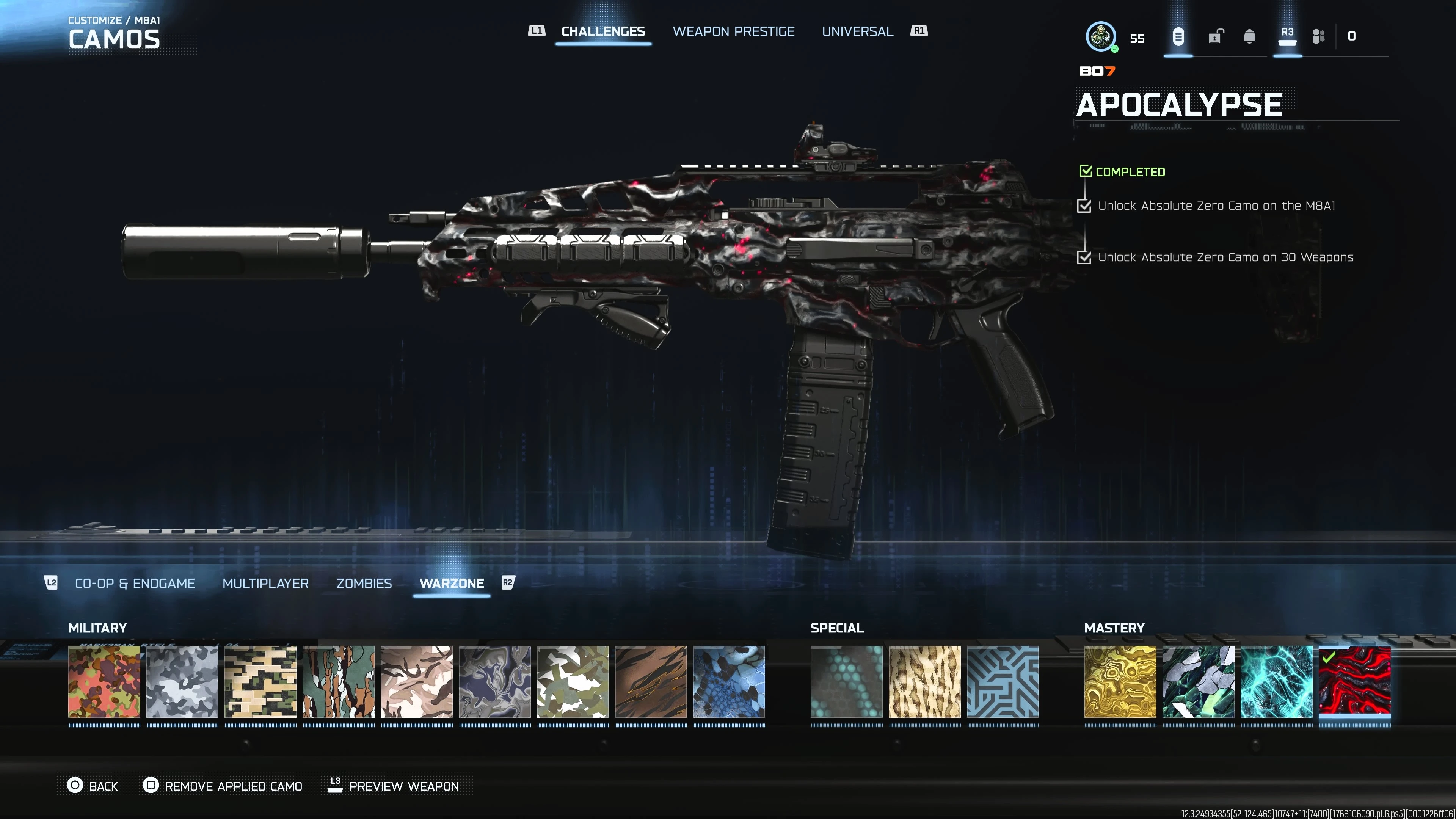This screenshot has height=819, width=1456.
Task: Select the Zombies category
Action: [x=364, y=583]
